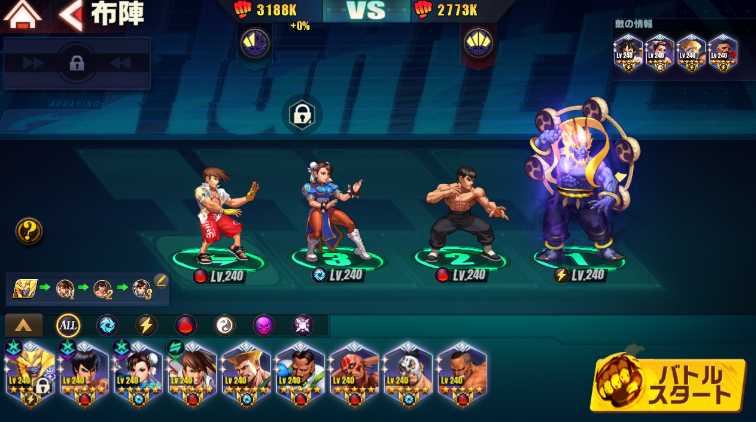This screenshot has height=422, width=756.
Task: Tap the locked formation slot padlock
Action: [x=301, y=114]
